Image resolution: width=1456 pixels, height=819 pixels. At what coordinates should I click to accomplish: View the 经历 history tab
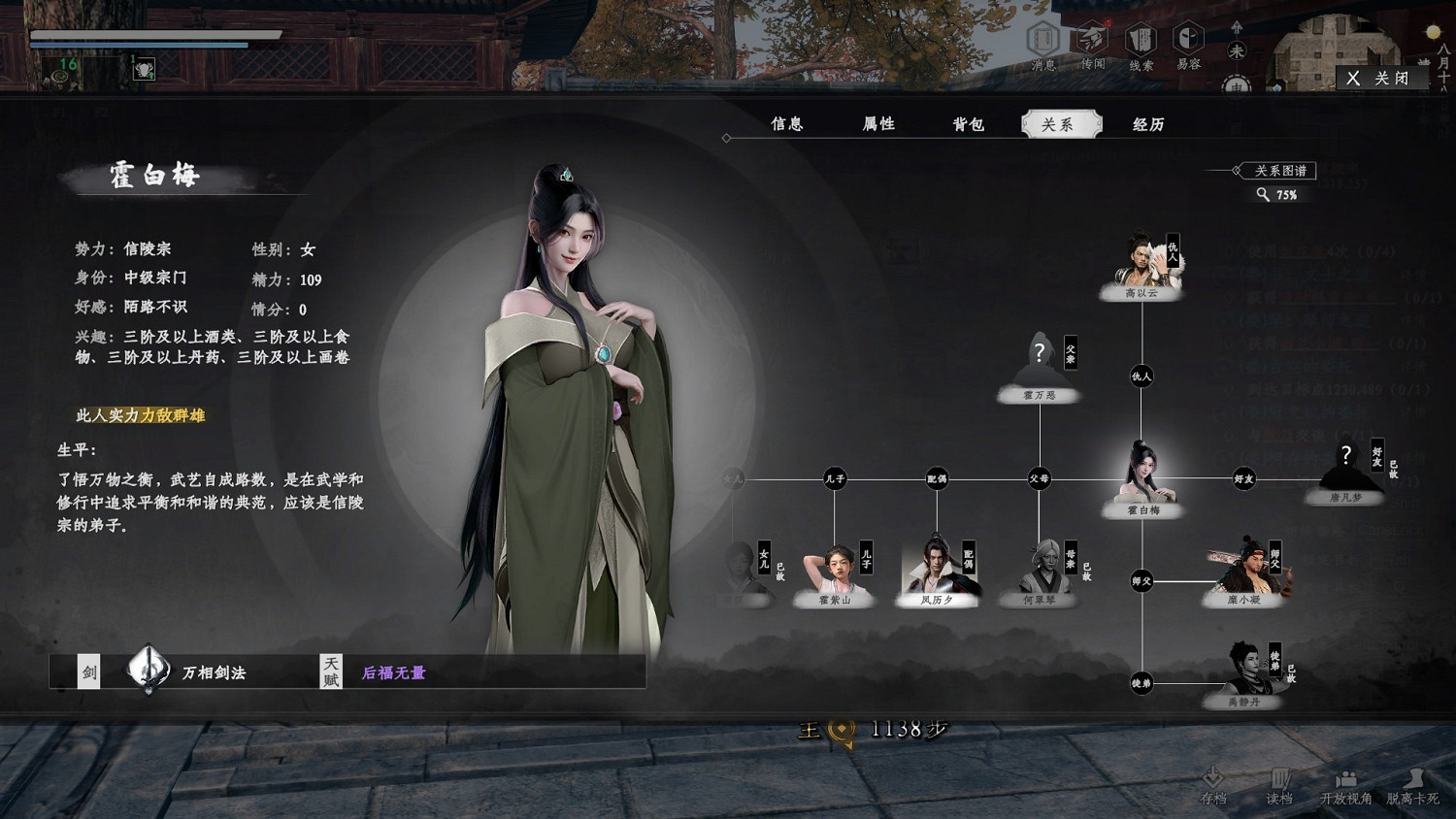coord(1148,124)
